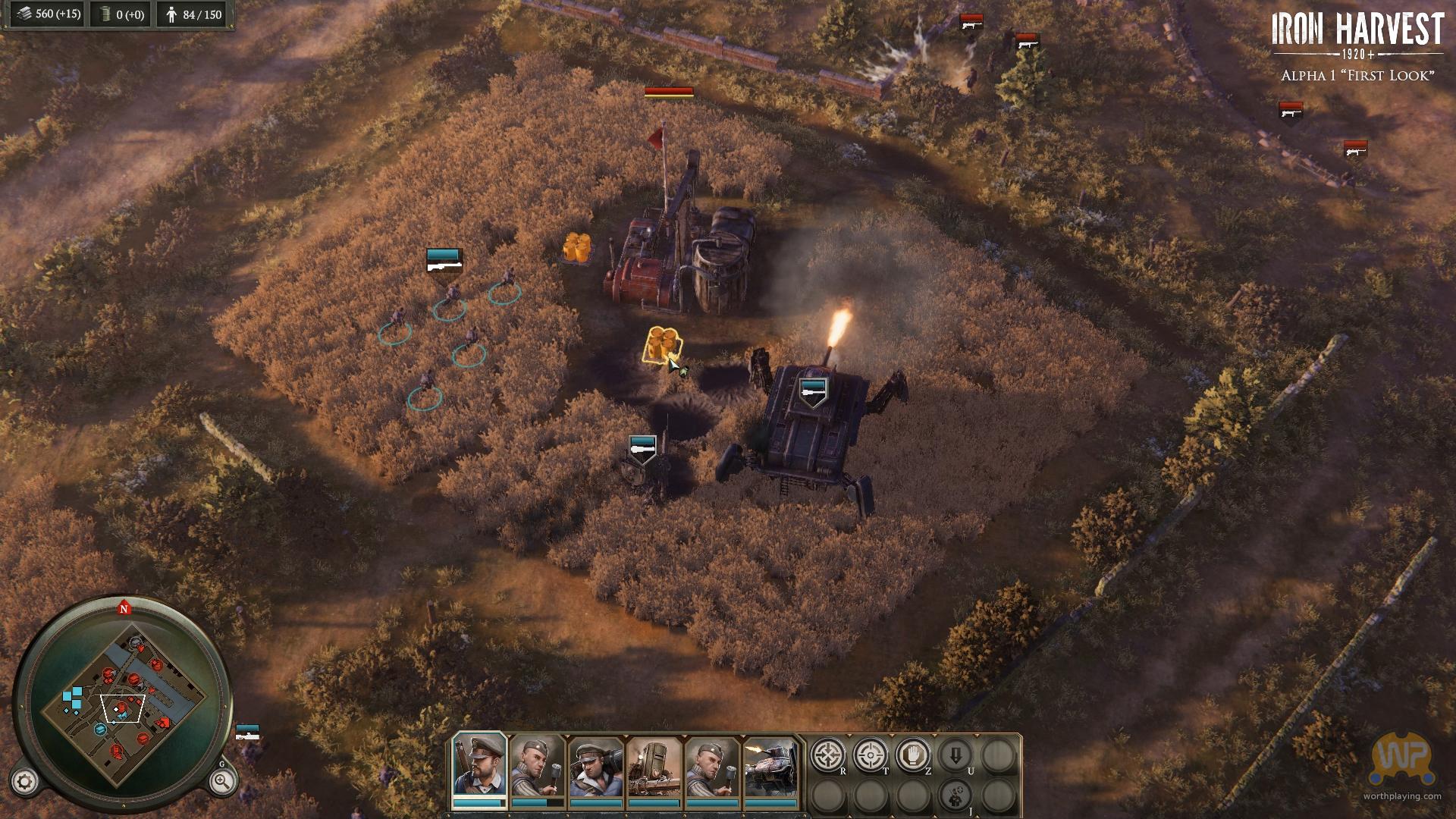Open settings with the gear button
Image resolution: width=1456 pixels, height=819 pixels.
tap(25, 781)
